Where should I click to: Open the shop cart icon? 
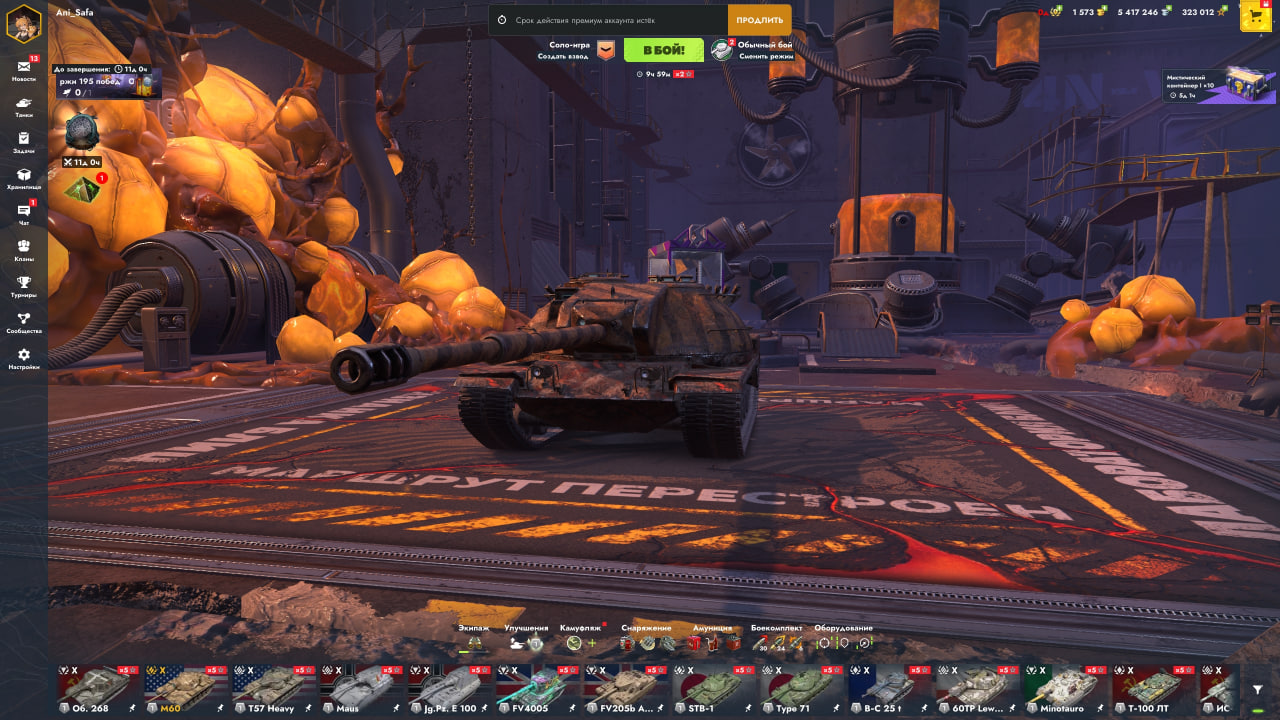point(1255,16)
